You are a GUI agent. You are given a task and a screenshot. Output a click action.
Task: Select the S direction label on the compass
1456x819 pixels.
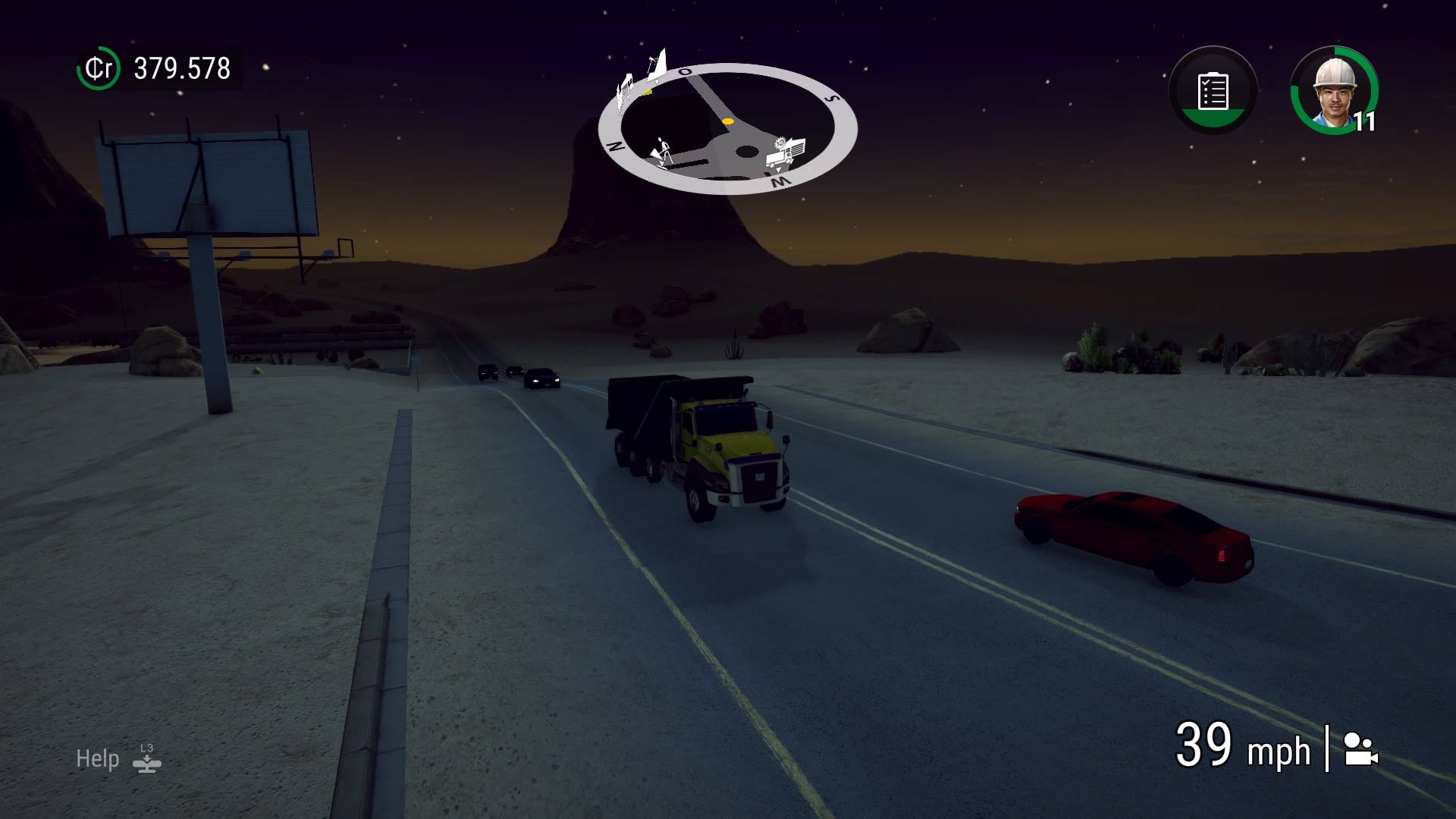point(832,99)
